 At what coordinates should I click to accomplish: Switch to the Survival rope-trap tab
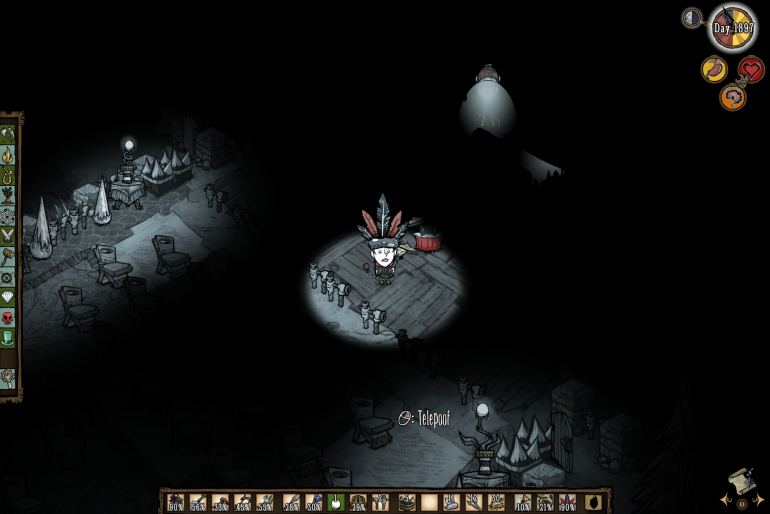(8, 175)
